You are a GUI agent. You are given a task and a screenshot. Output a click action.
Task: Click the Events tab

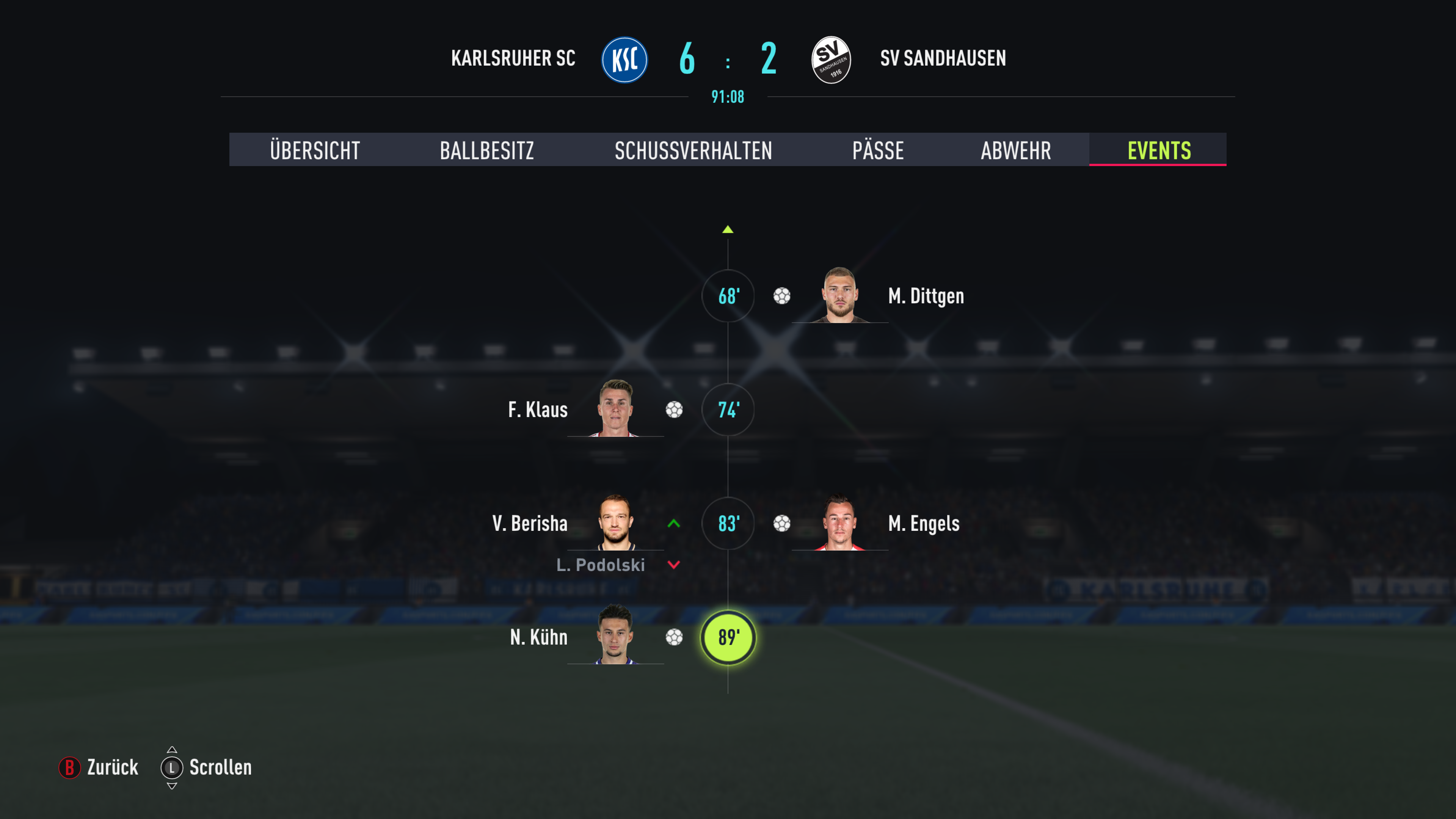[x=1159, y=150]
